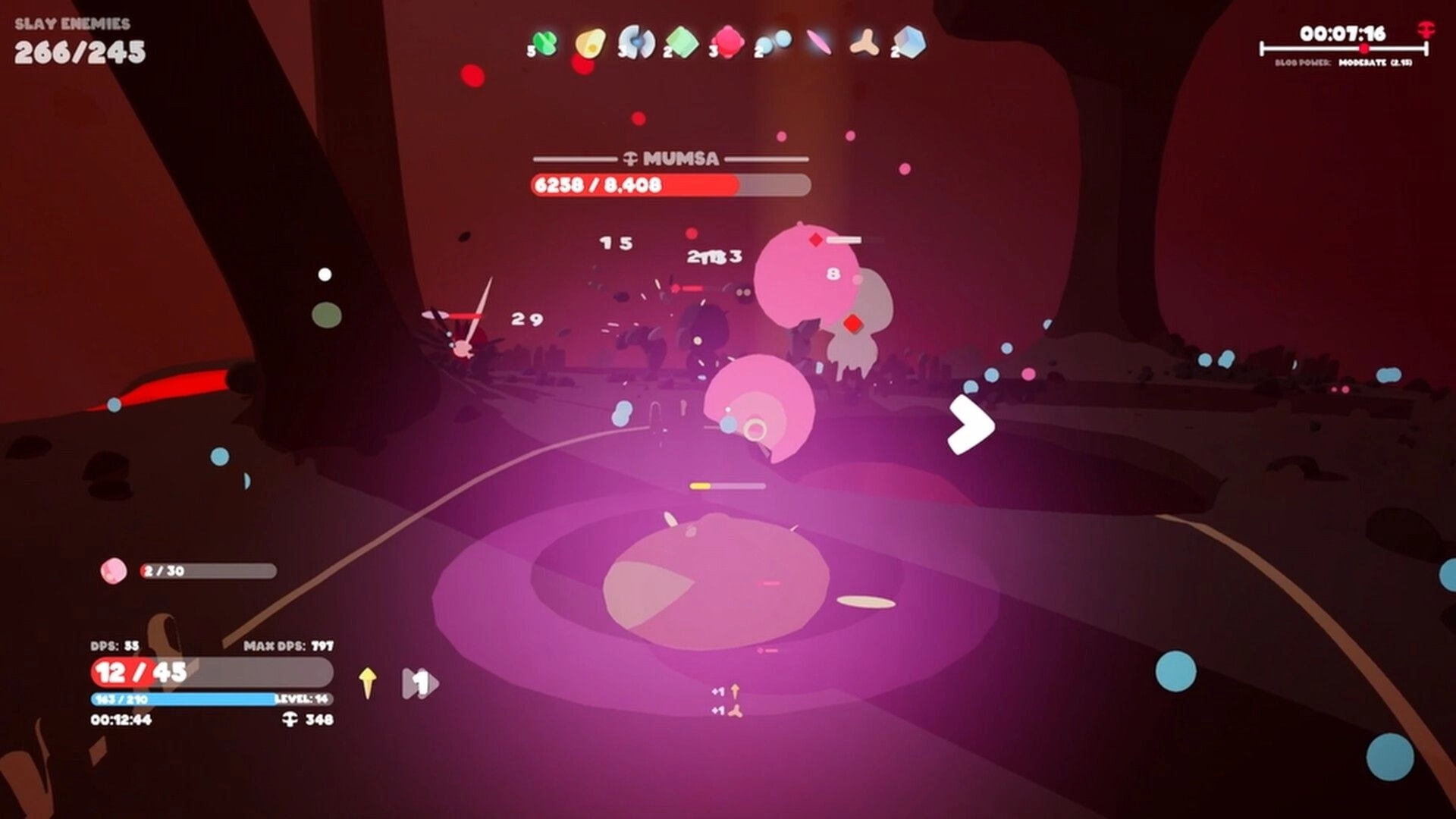
Task: Select the sawblade weapon icon with count 3
Action: point(637,42)
